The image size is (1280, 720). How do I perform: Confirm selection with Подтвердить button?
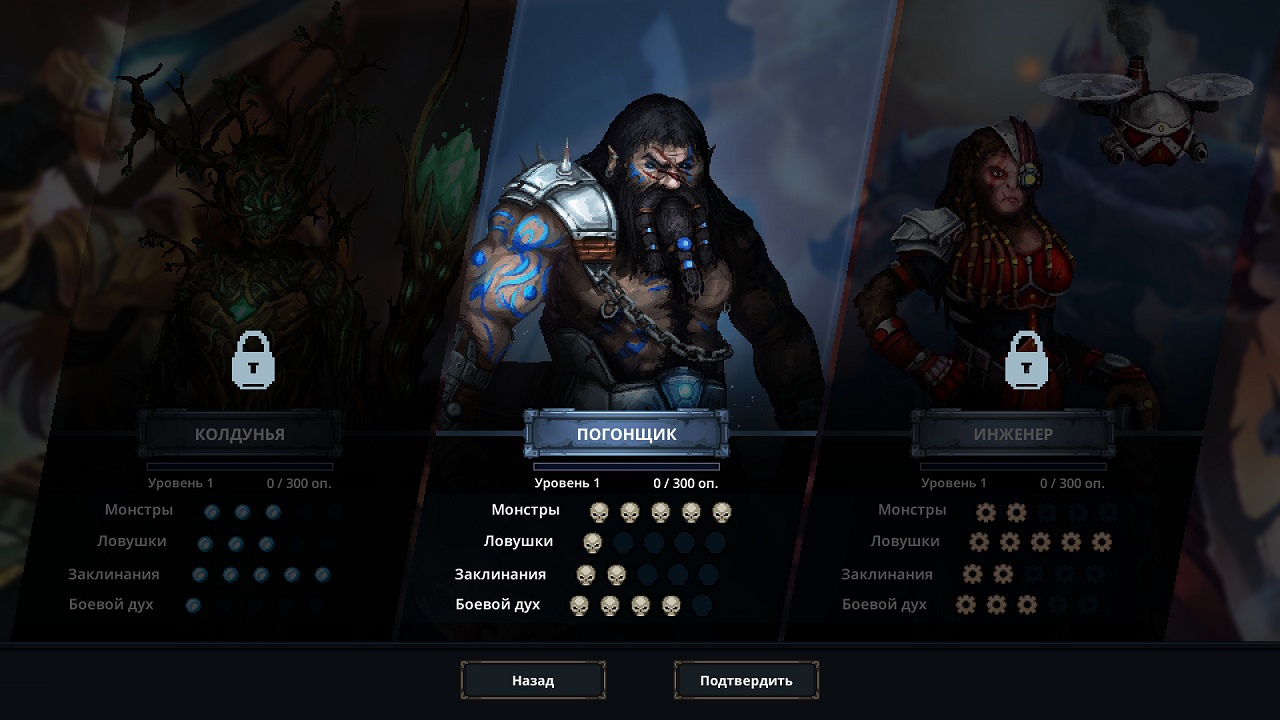pos(746,680)
